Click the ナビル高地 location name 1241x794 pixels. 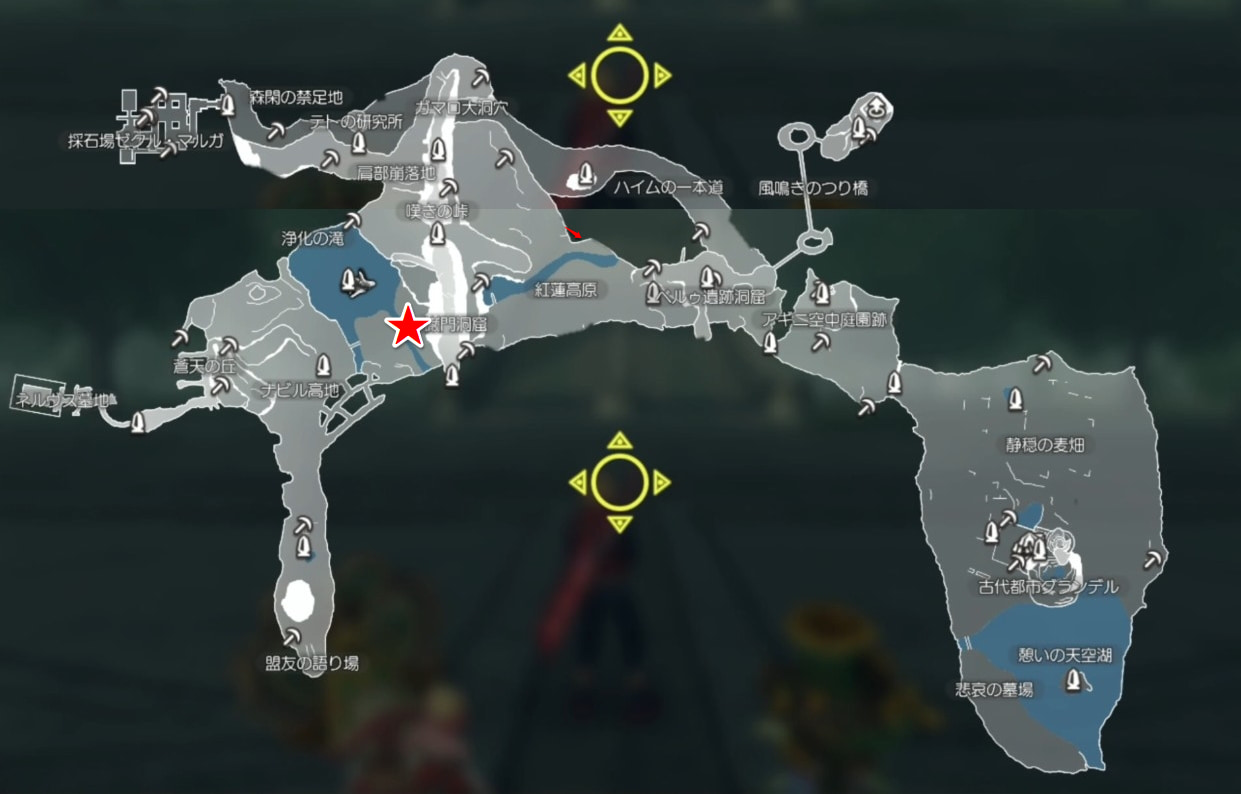(300, 389)
